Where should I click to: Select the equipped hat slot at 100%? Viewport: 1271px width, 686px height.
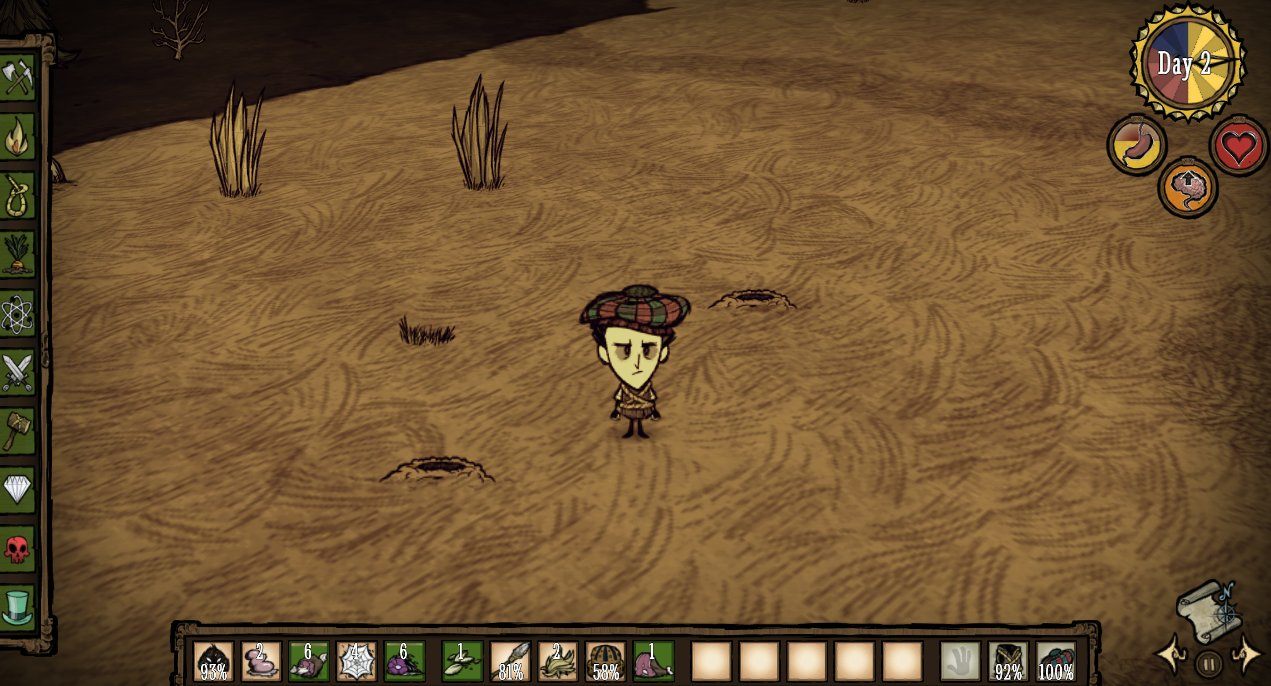tap(1056, 661)
